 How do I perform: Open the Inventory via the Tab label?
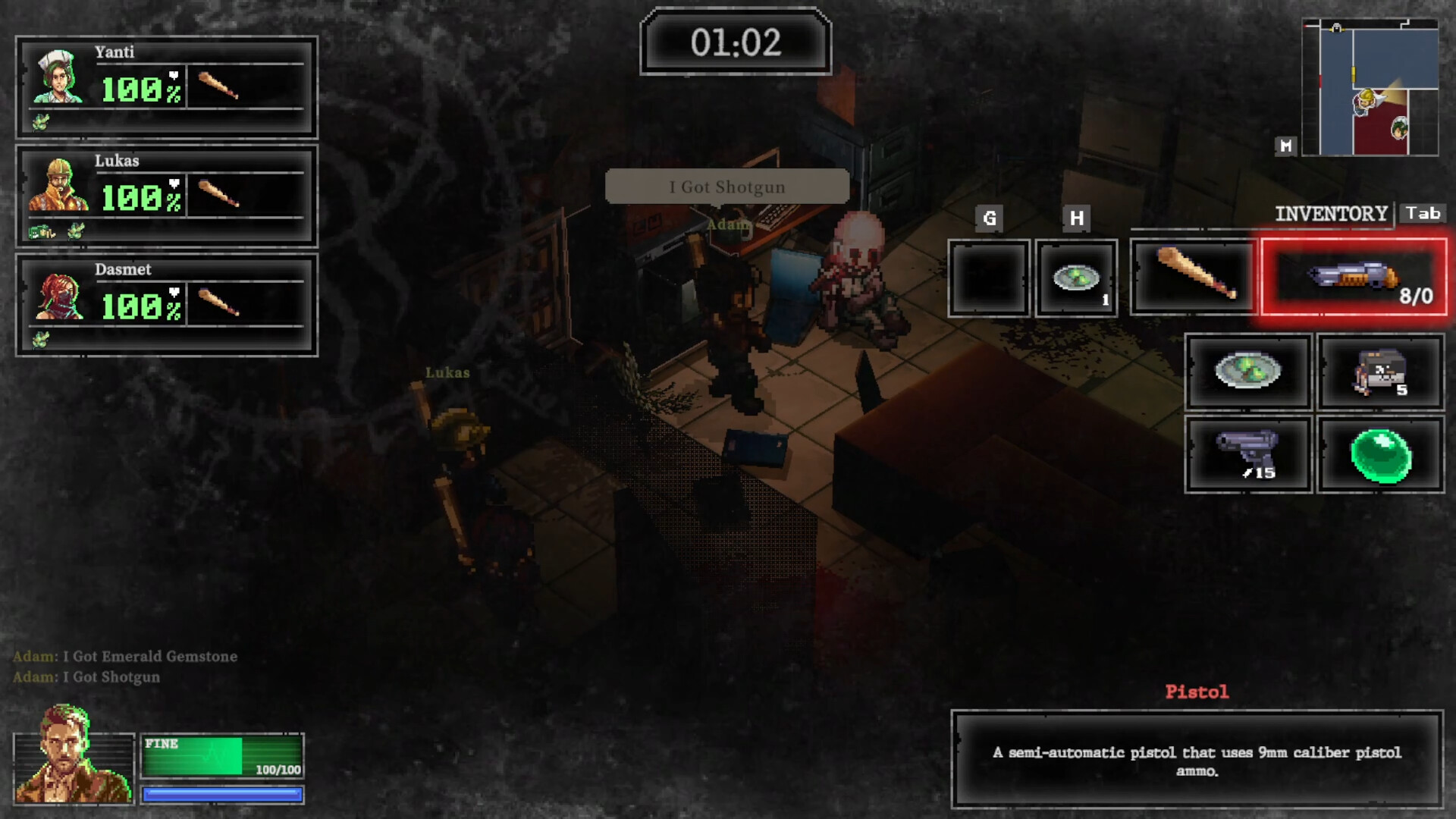[x=1424, y=213]
